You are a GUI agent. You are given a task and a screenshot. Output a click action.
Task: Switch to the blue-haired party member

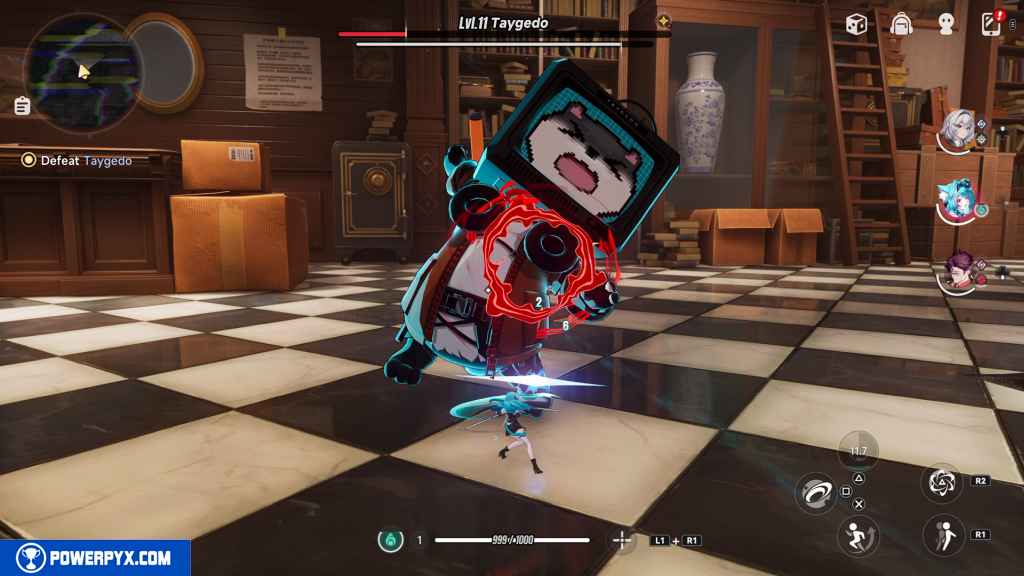(x=958, y=200)
